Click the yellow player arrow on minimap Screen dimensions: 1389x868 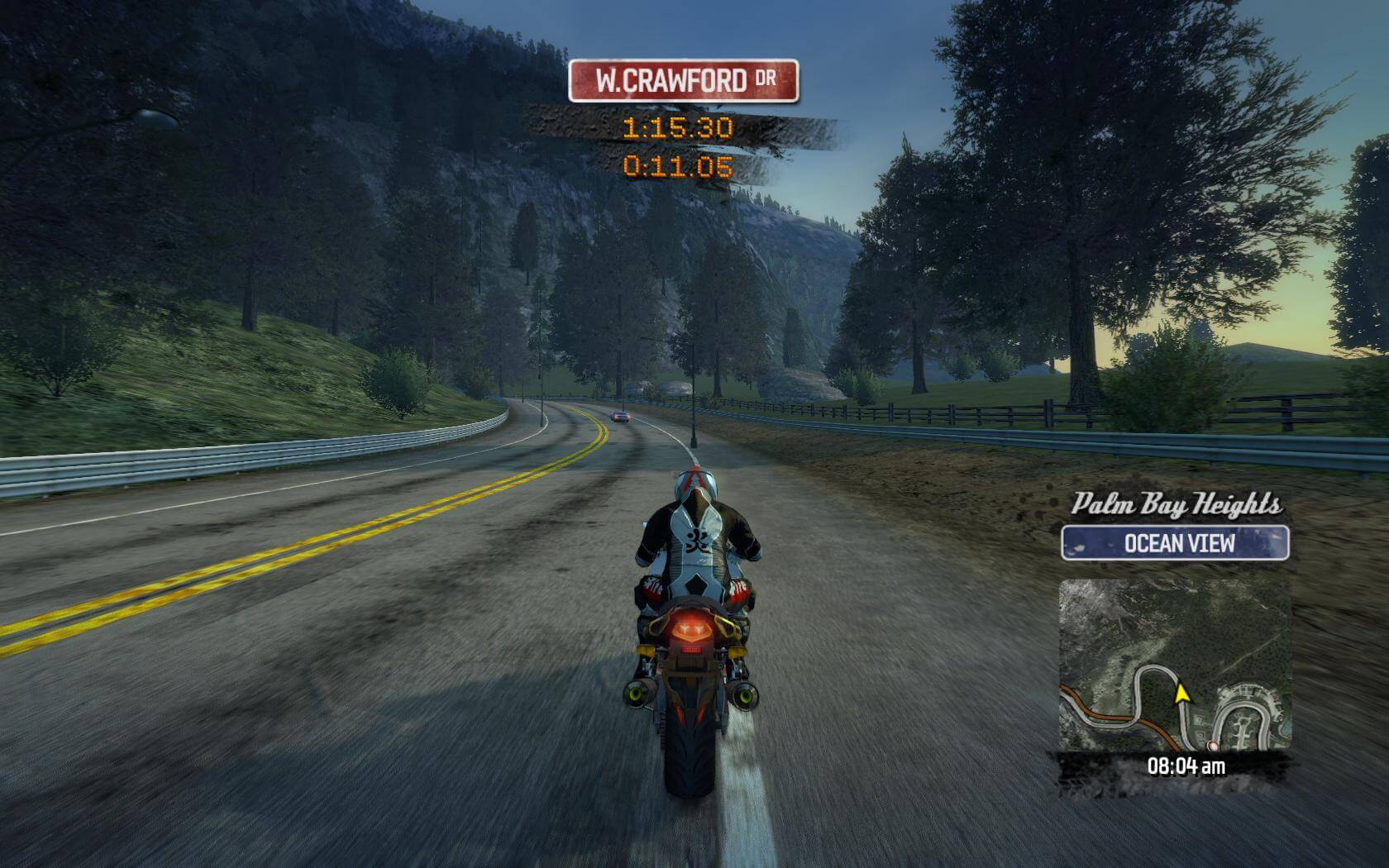[1181, 692]
